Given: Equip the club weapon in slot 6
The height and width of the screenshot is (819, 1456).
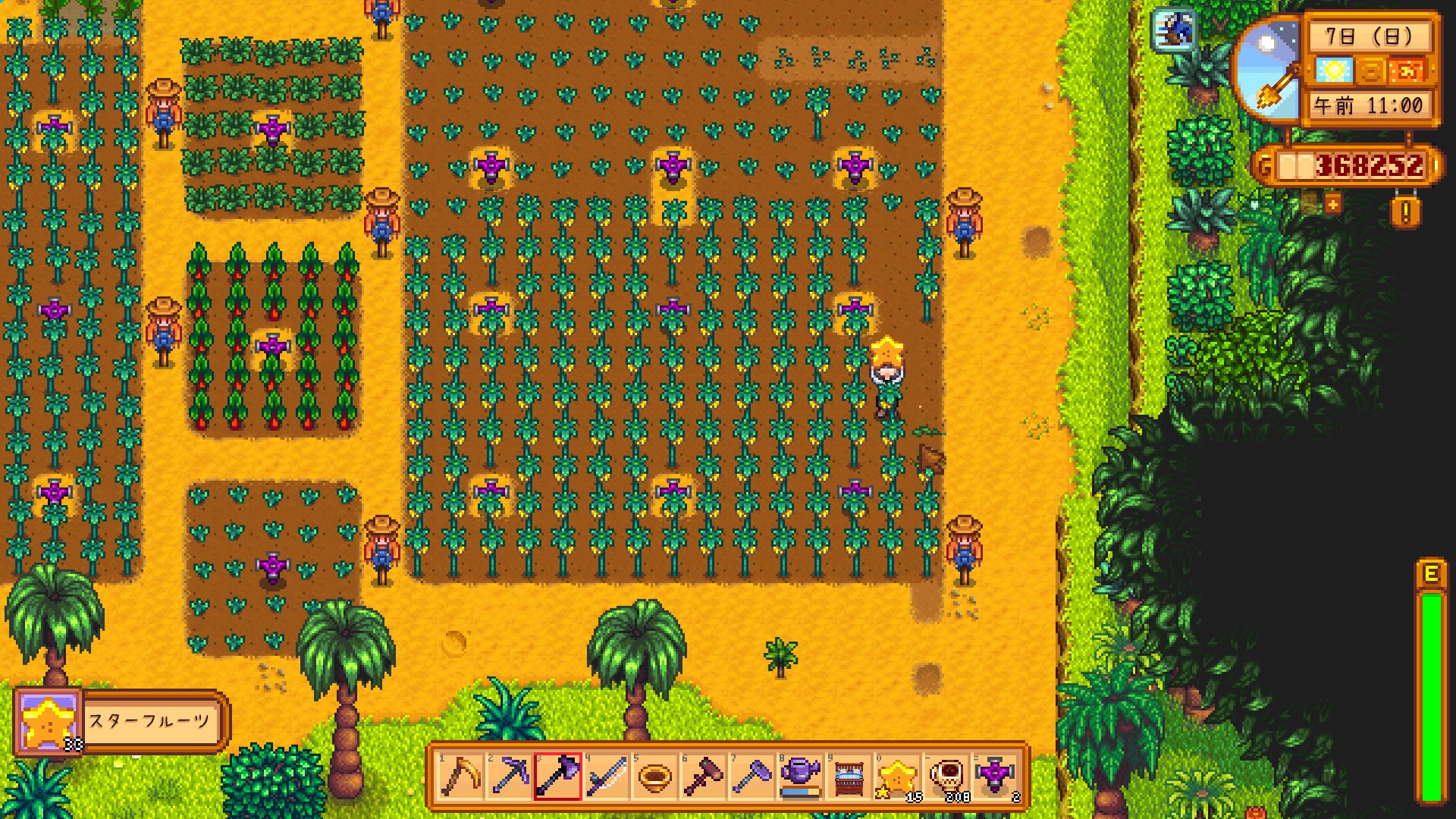Looking at the screenshot, I should click(703, 777).
